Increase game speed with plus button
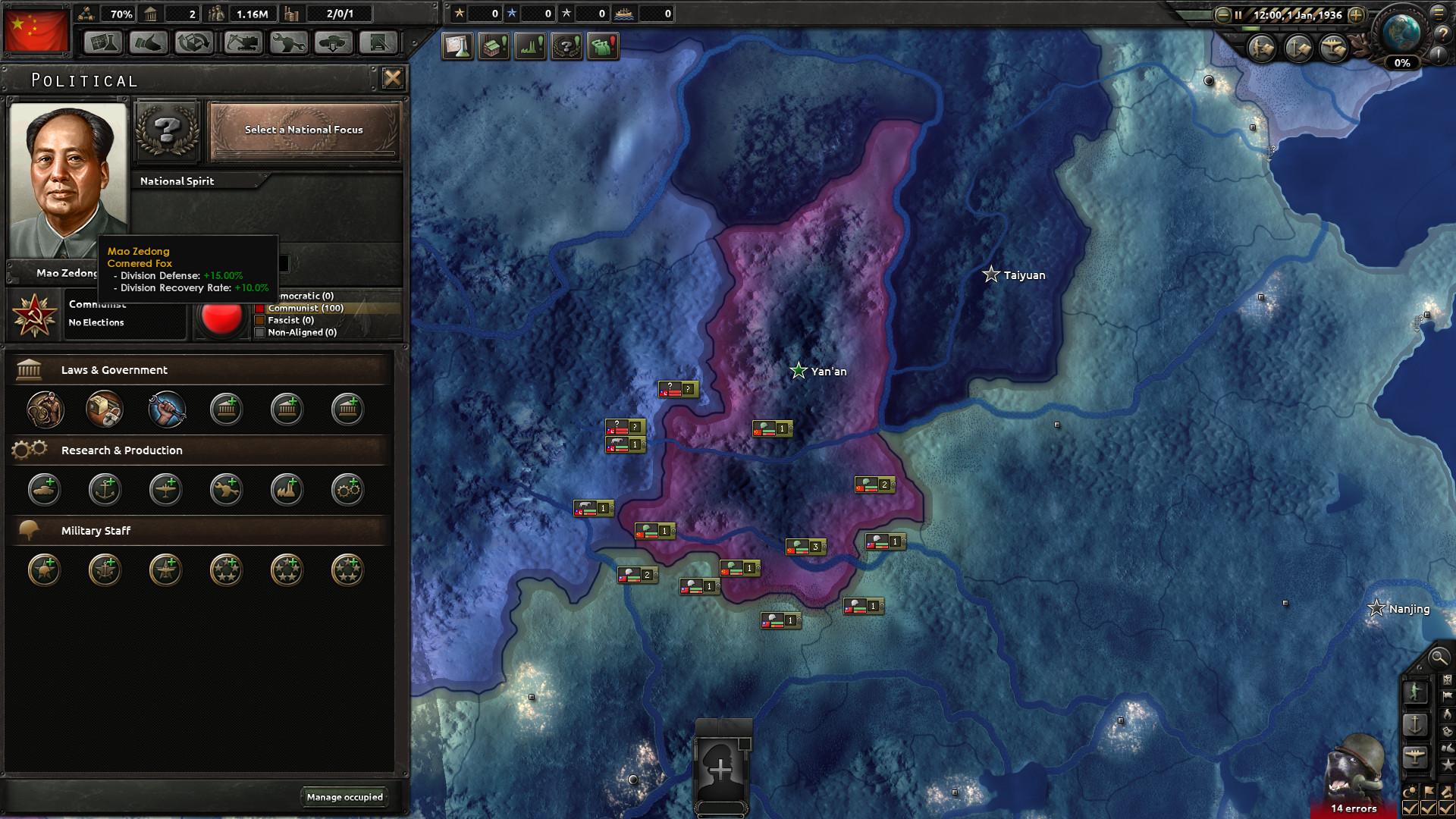The width and height of the screenshot is (1456, 819). tap(1356, 14)
